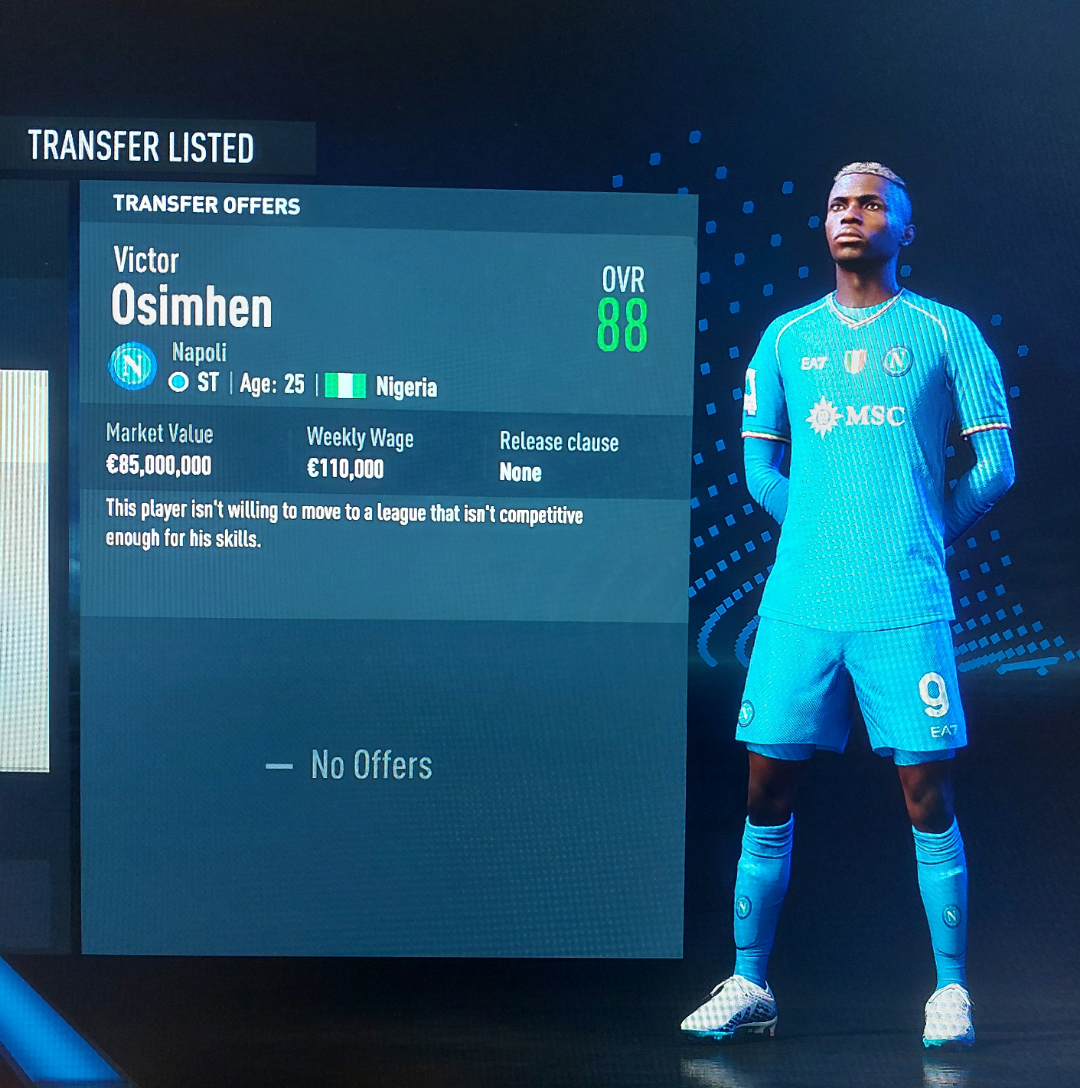Click the Napoli club badge icon

pyautogui.click(x=133, y=366)
